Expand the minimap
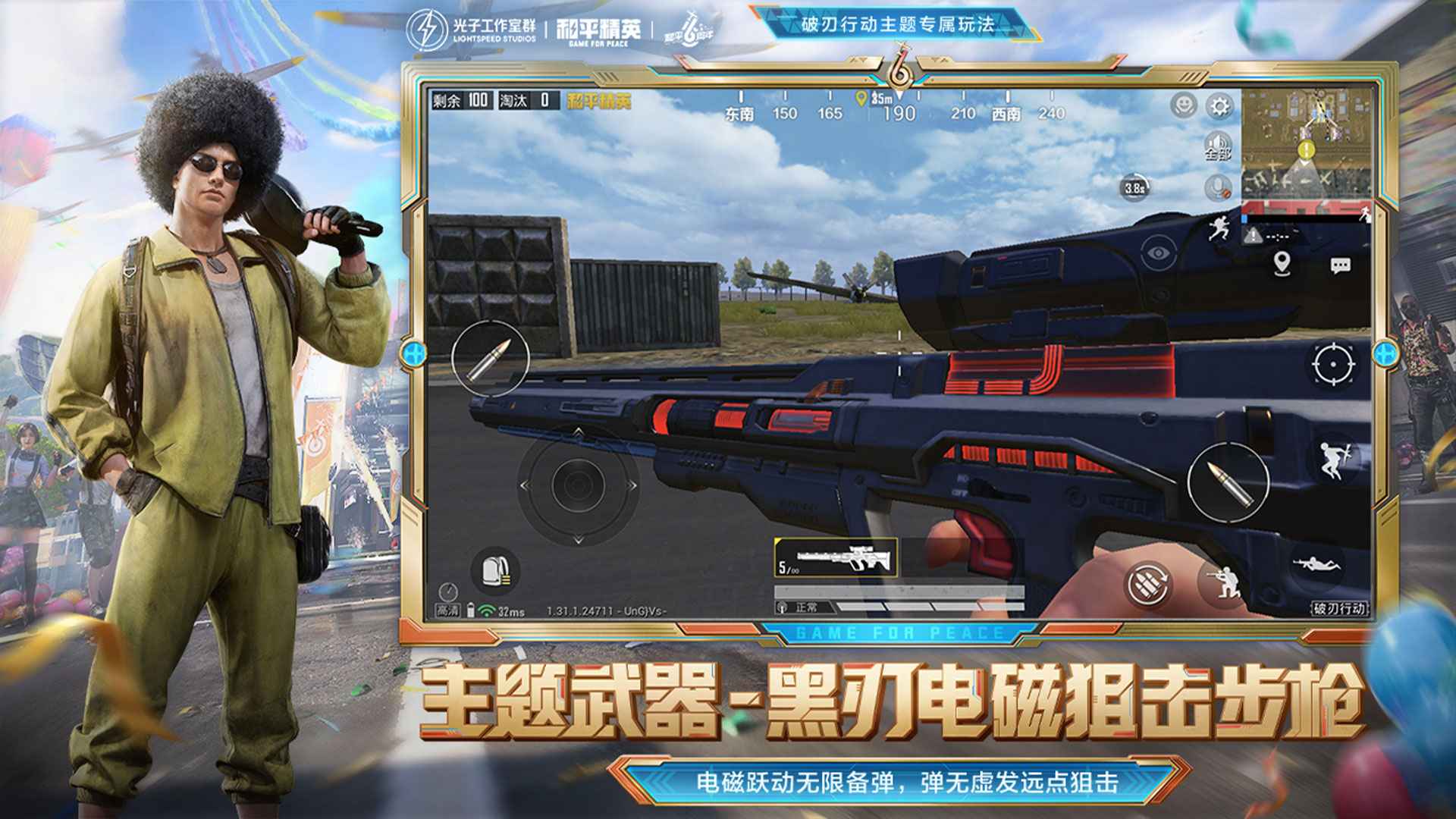The image size is (1456, 819). coord(1307,144)
